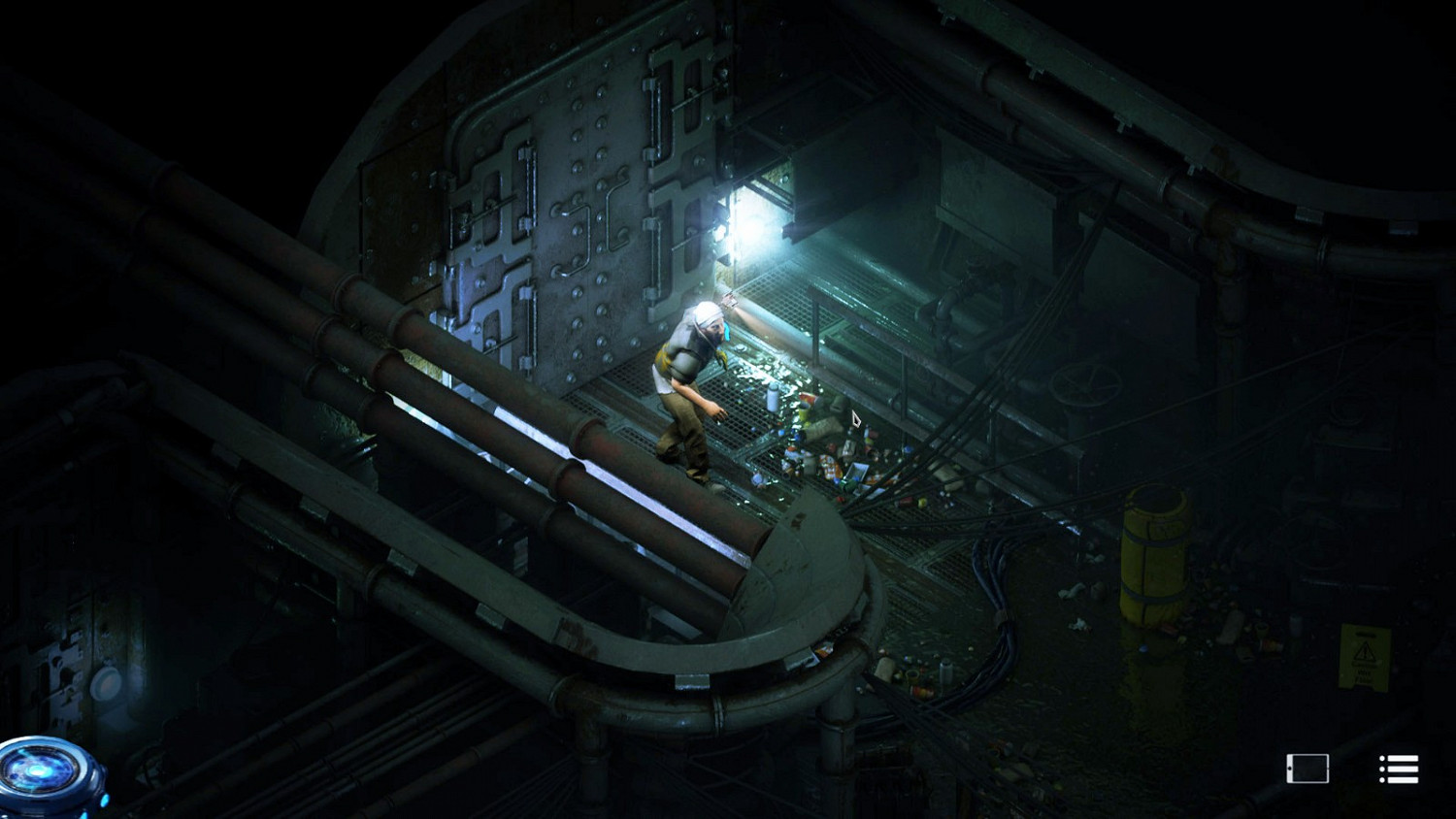This screenshot has height=819, width=1456.
Task: Open the tablet inventory icon
Action: pos(1309,767)
